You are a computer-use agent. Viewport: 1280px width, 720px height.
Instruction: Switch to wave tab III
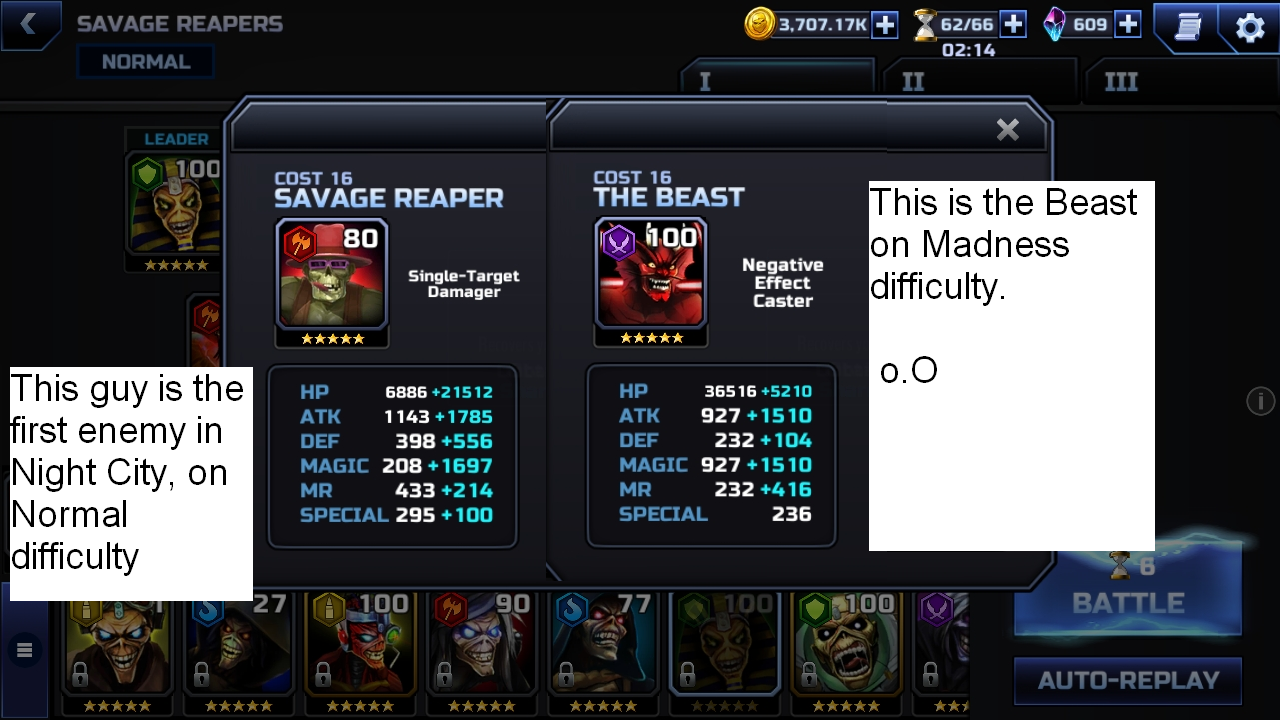point(1121,82)
